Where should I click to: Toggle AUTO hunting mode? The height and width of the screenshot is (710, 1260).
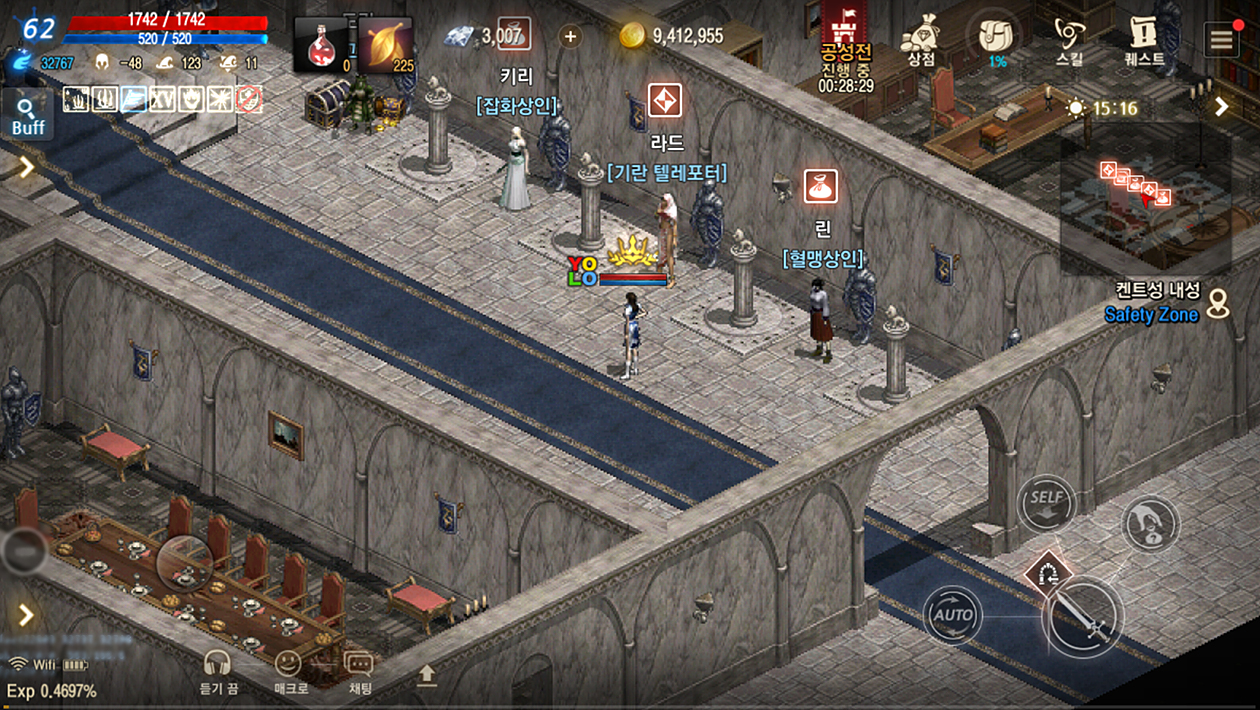tap(952, 615)
